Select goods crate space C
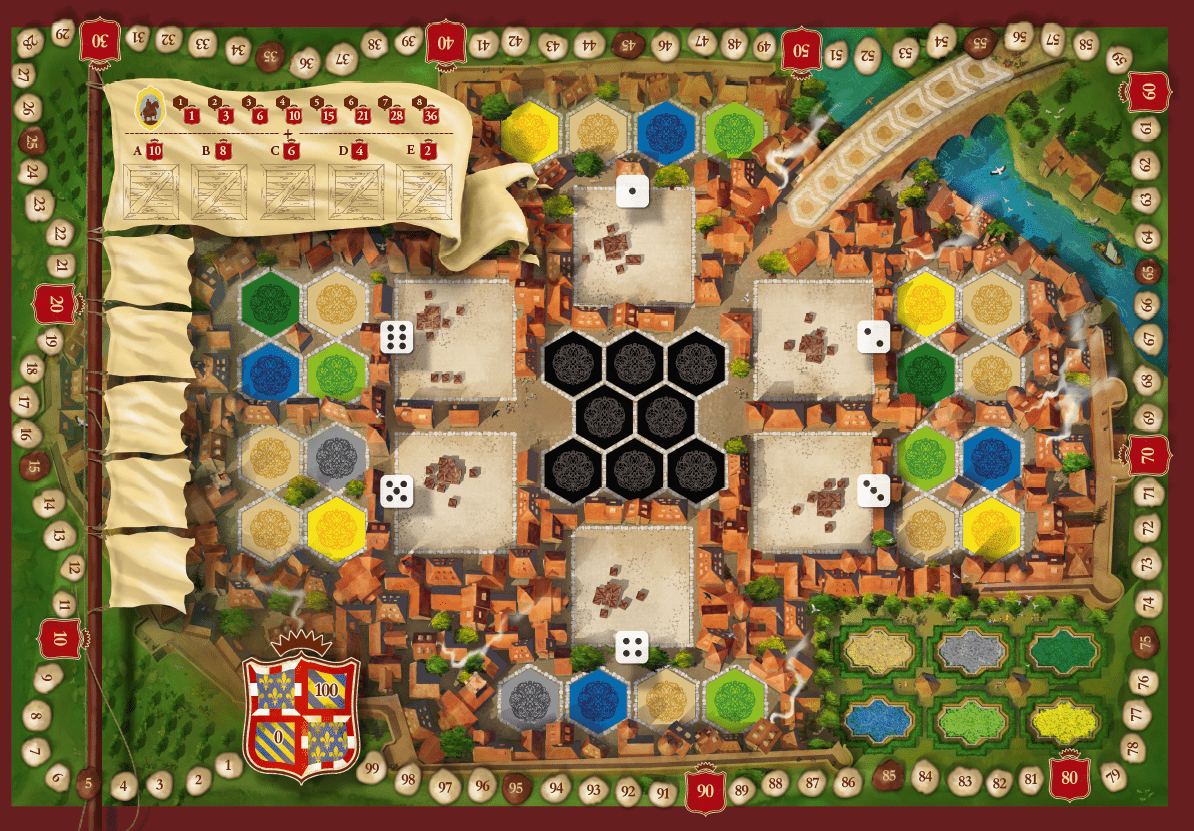Image resolution: width=1194 pixels, height=831 pixels. point(290,191)
